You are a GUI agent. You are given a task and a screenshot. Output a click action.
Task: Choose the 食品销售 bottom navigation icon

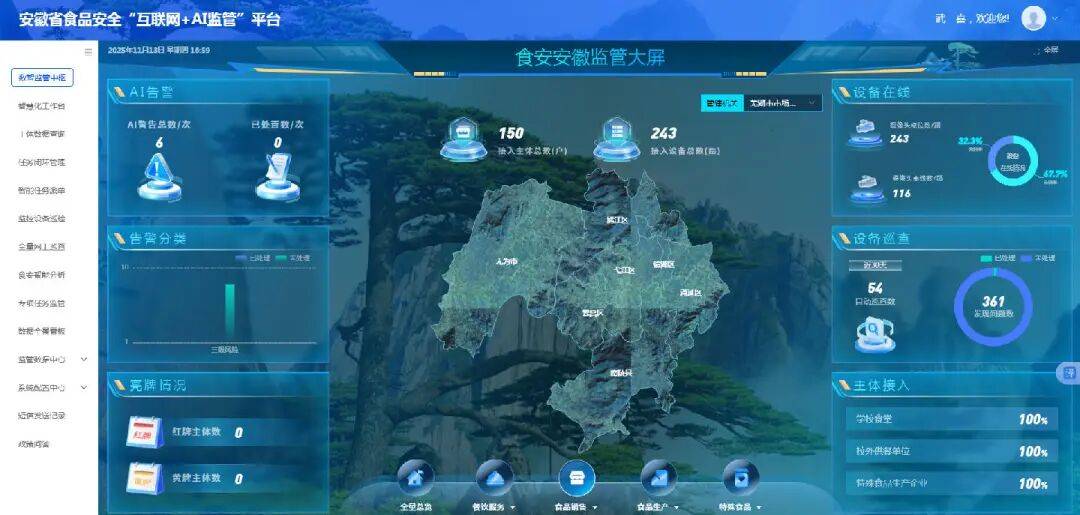[x=576, y=479]
